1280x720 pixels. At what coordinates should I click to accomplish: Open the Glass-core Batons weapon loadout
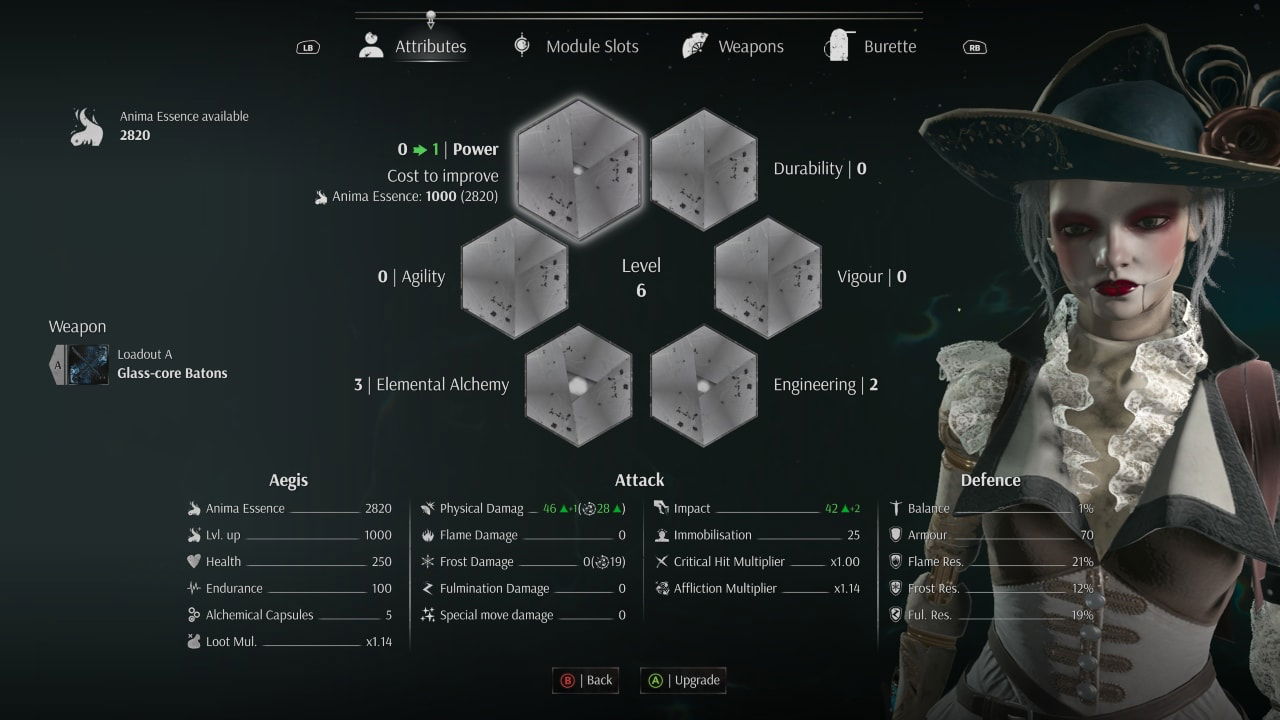[x=140, y=365]
